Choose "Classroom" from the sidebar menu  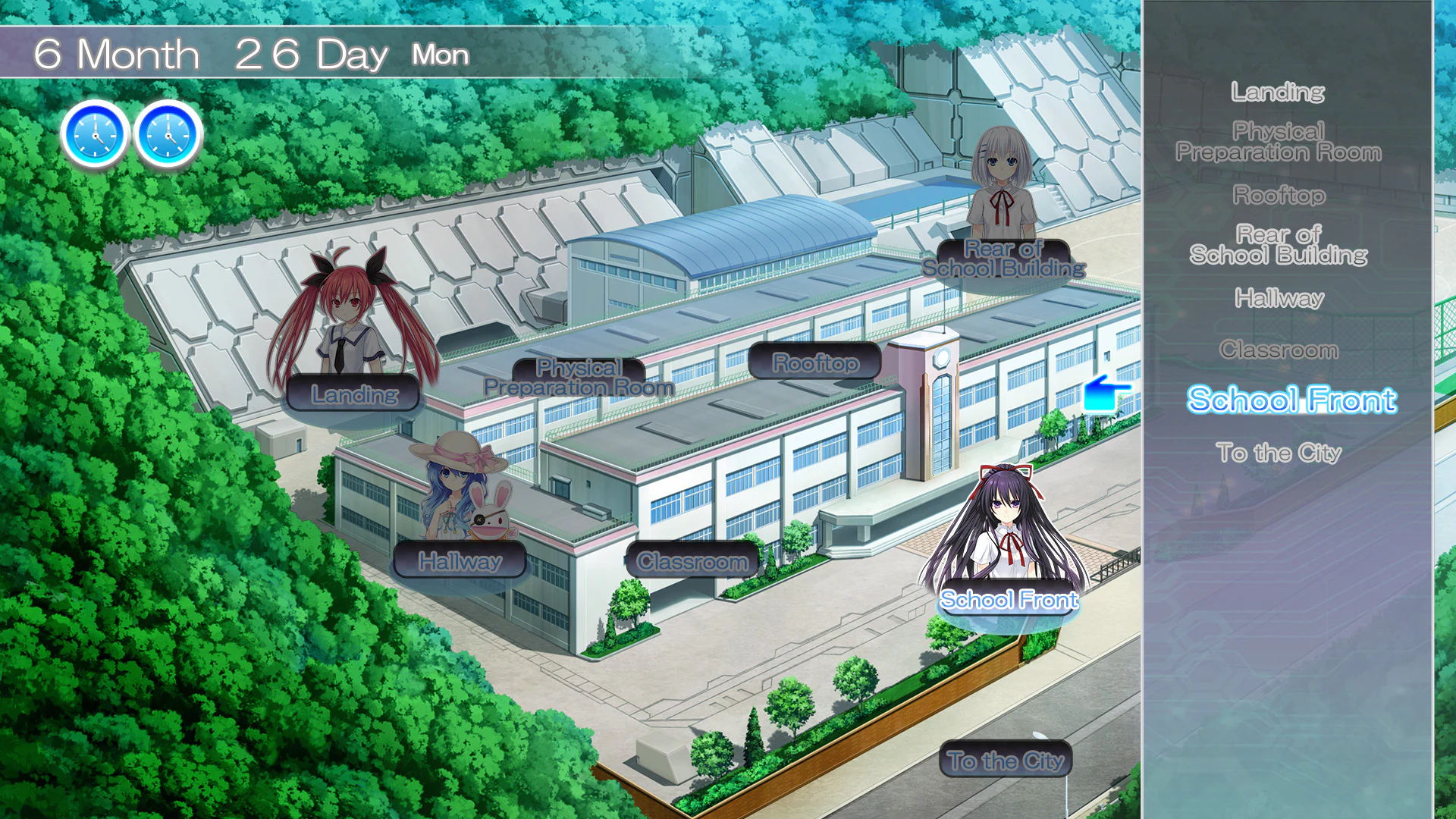coord(1280,350)
